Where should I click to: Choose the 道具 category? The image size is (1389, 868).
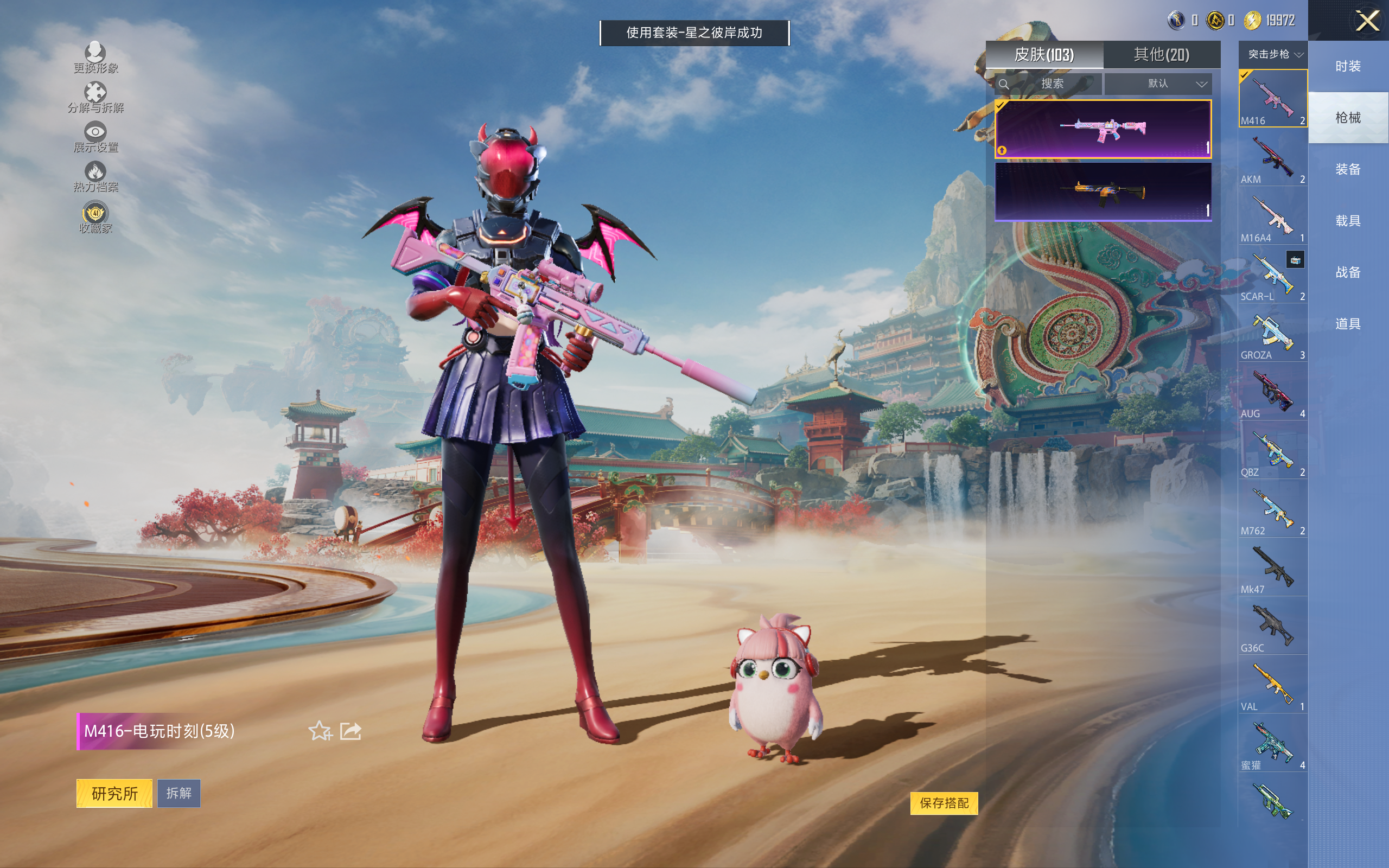click(1348, 324)
